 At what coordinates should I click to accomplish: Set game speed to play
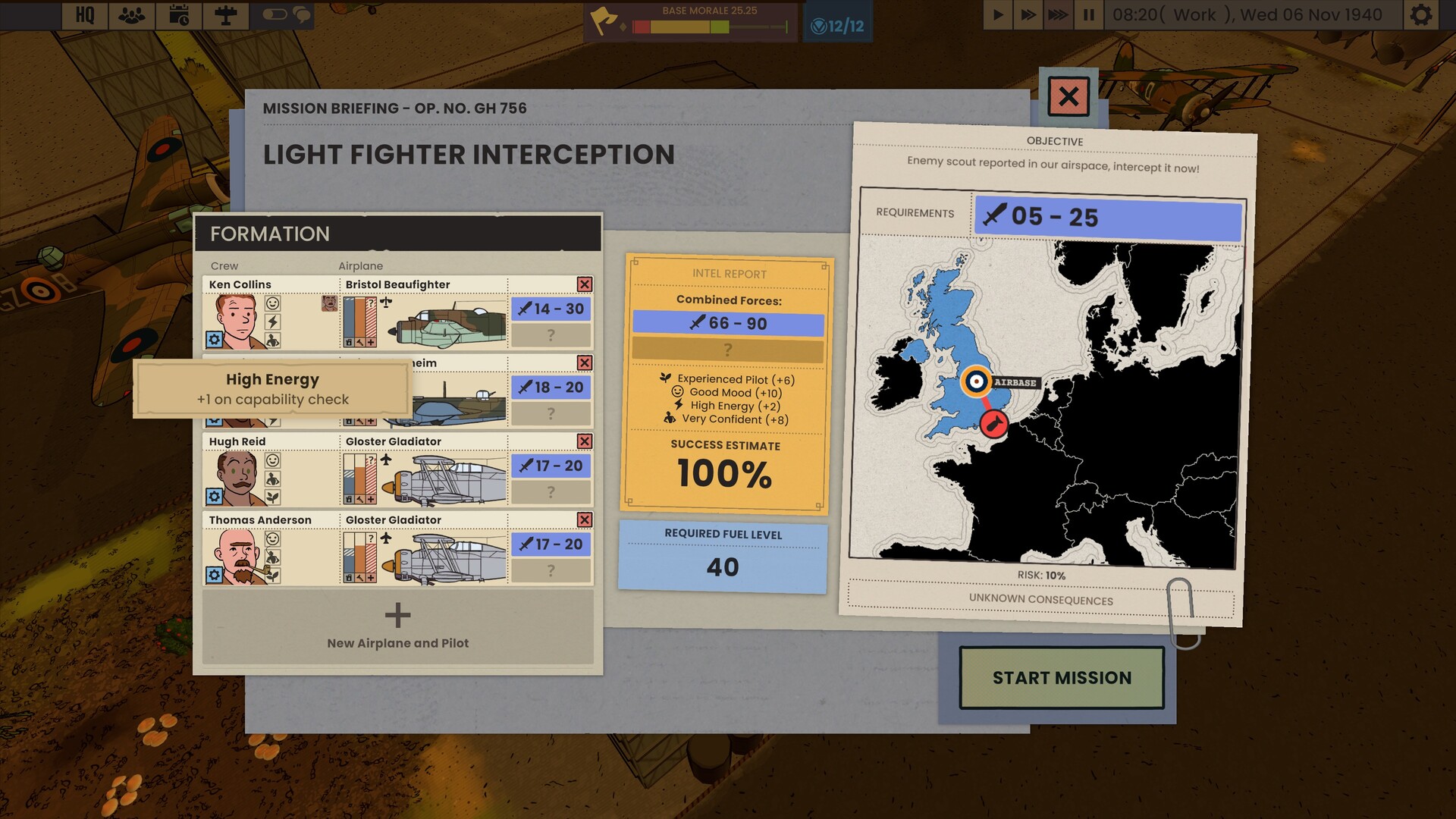coord(998,15)
